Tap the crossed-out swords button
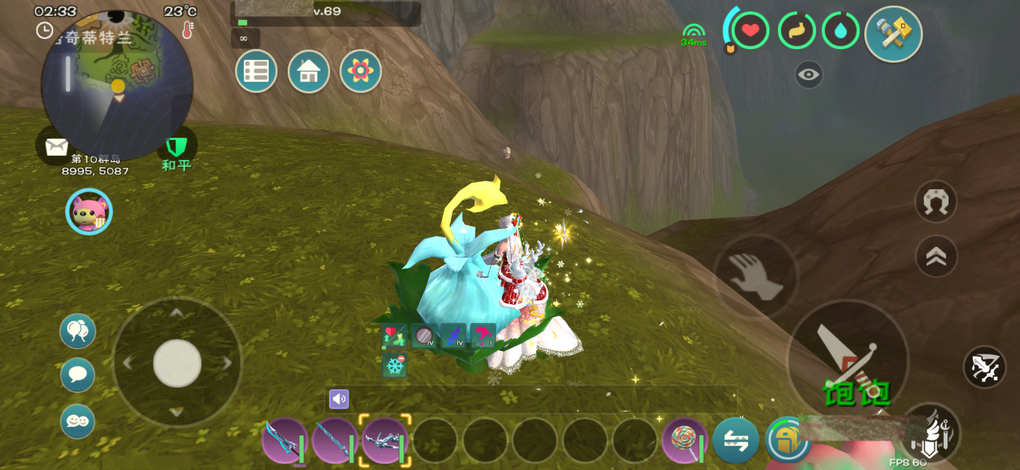 pyautogui.click(x=984, y=367)
